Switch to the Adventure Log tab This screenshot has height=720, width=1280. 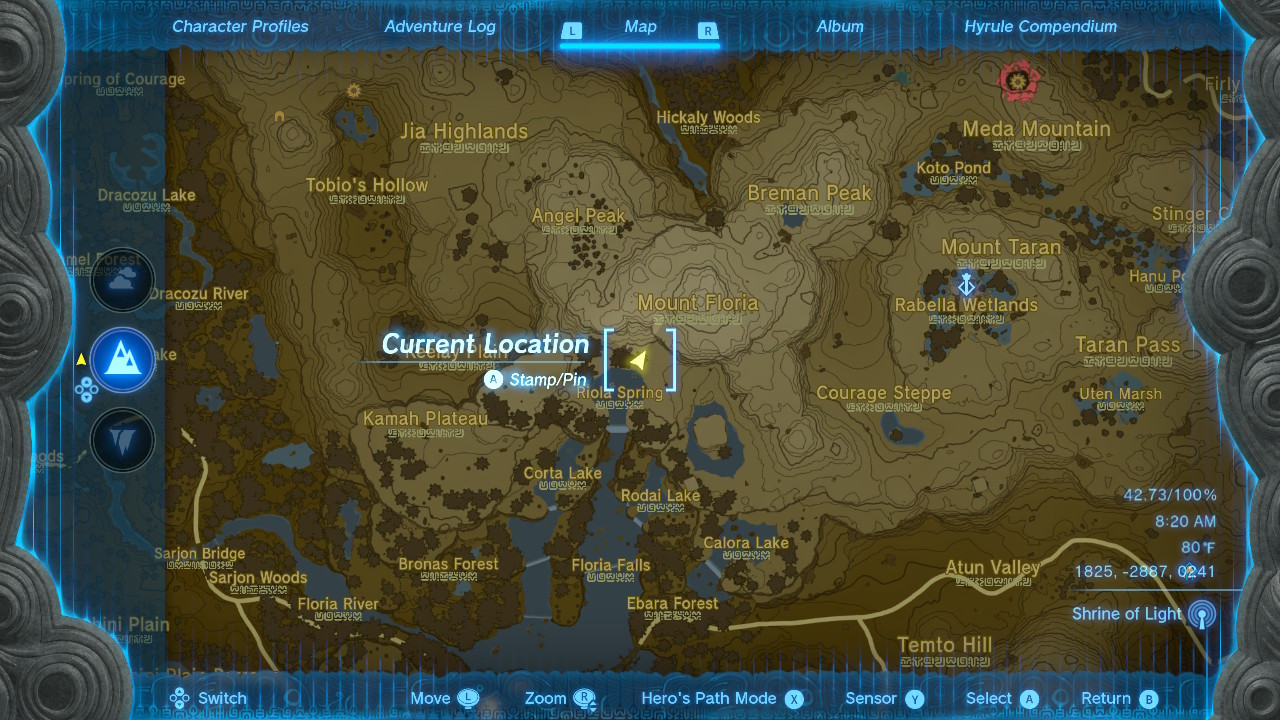click(440, 27)
